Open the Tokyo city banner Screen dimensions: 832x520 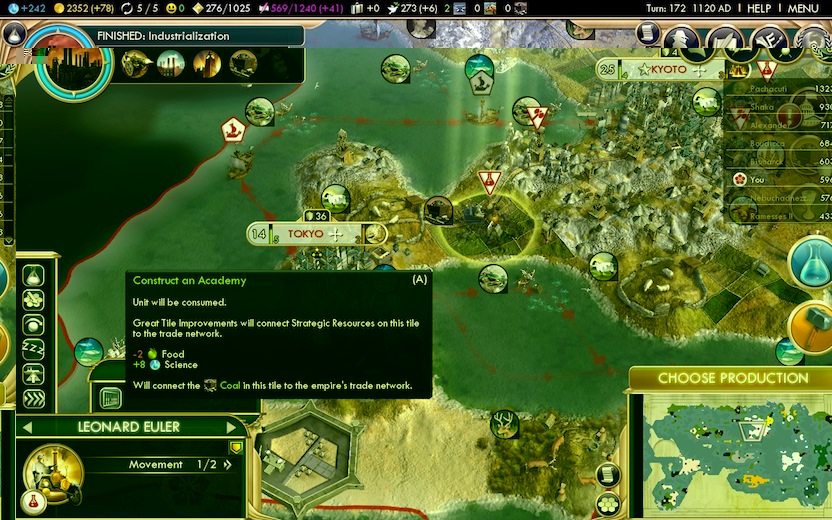305,234
